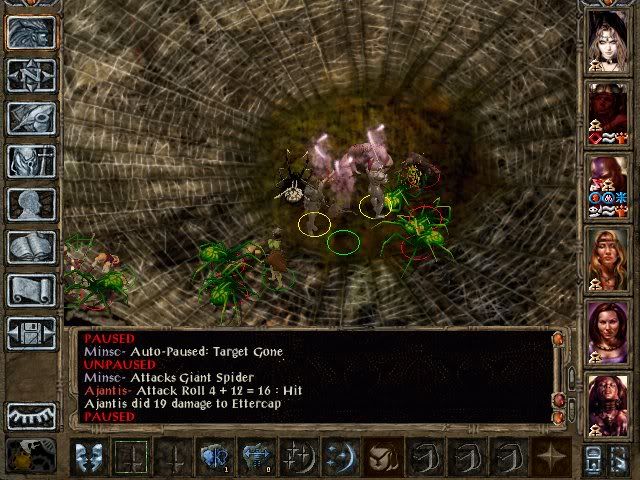640x480 pixels.
Task: Click the crescent moon action button
Action: (340, 457)
